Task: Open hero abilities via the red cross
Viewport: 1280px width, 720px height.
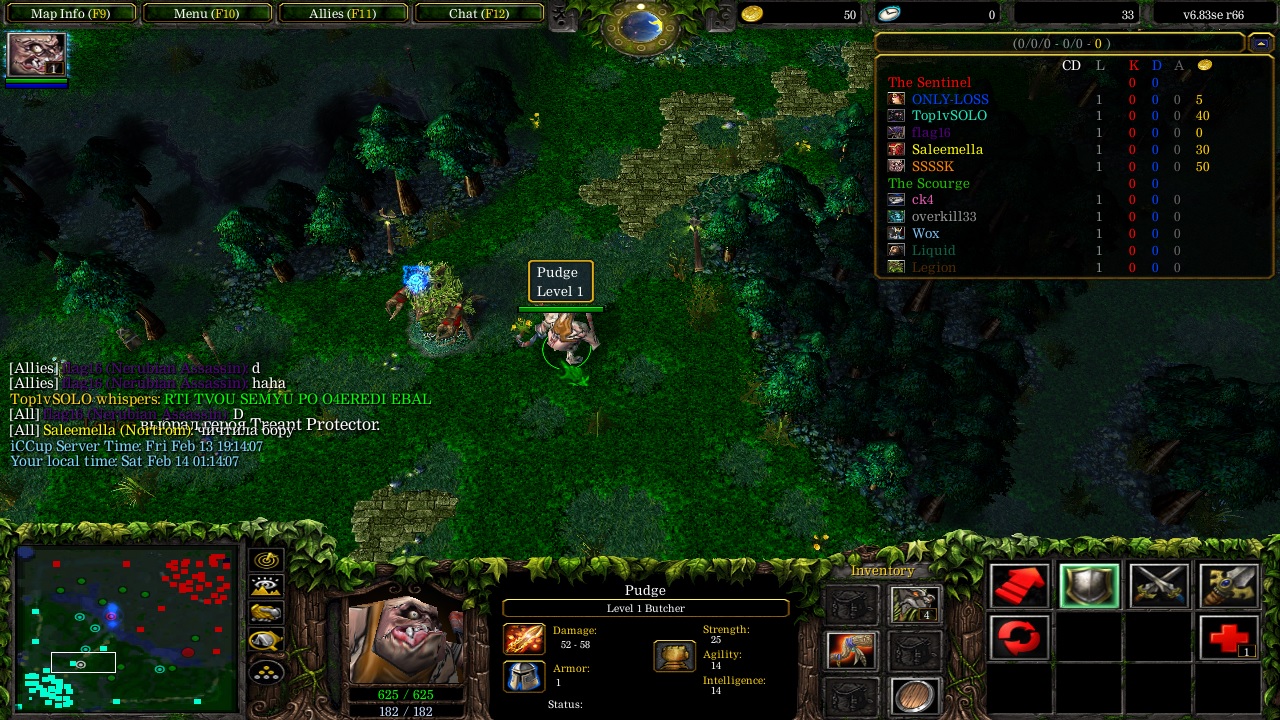Action: pos(1228,638)
